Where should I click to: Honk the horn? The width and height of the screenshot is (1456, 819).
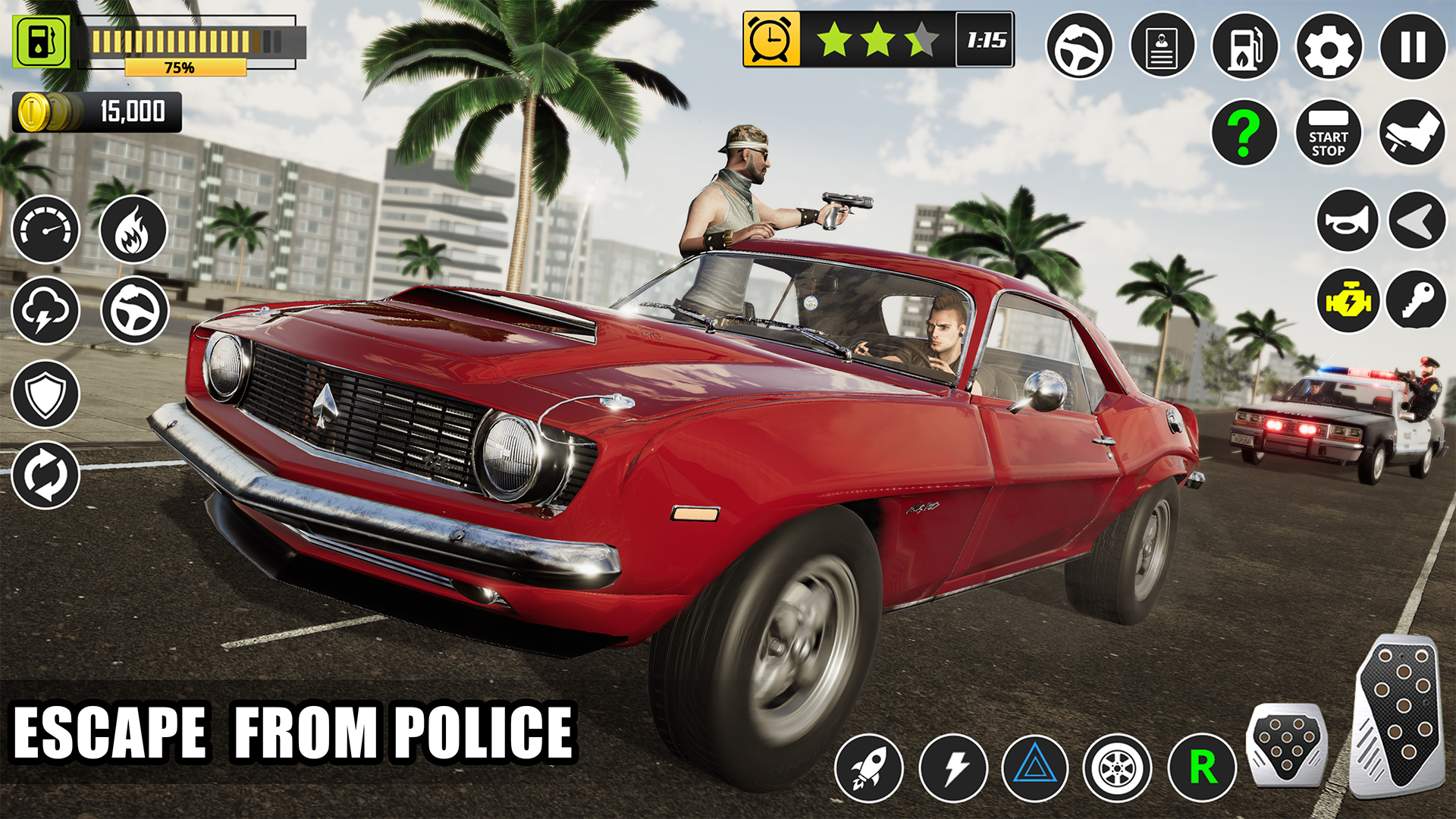[x=1348, y=221]
